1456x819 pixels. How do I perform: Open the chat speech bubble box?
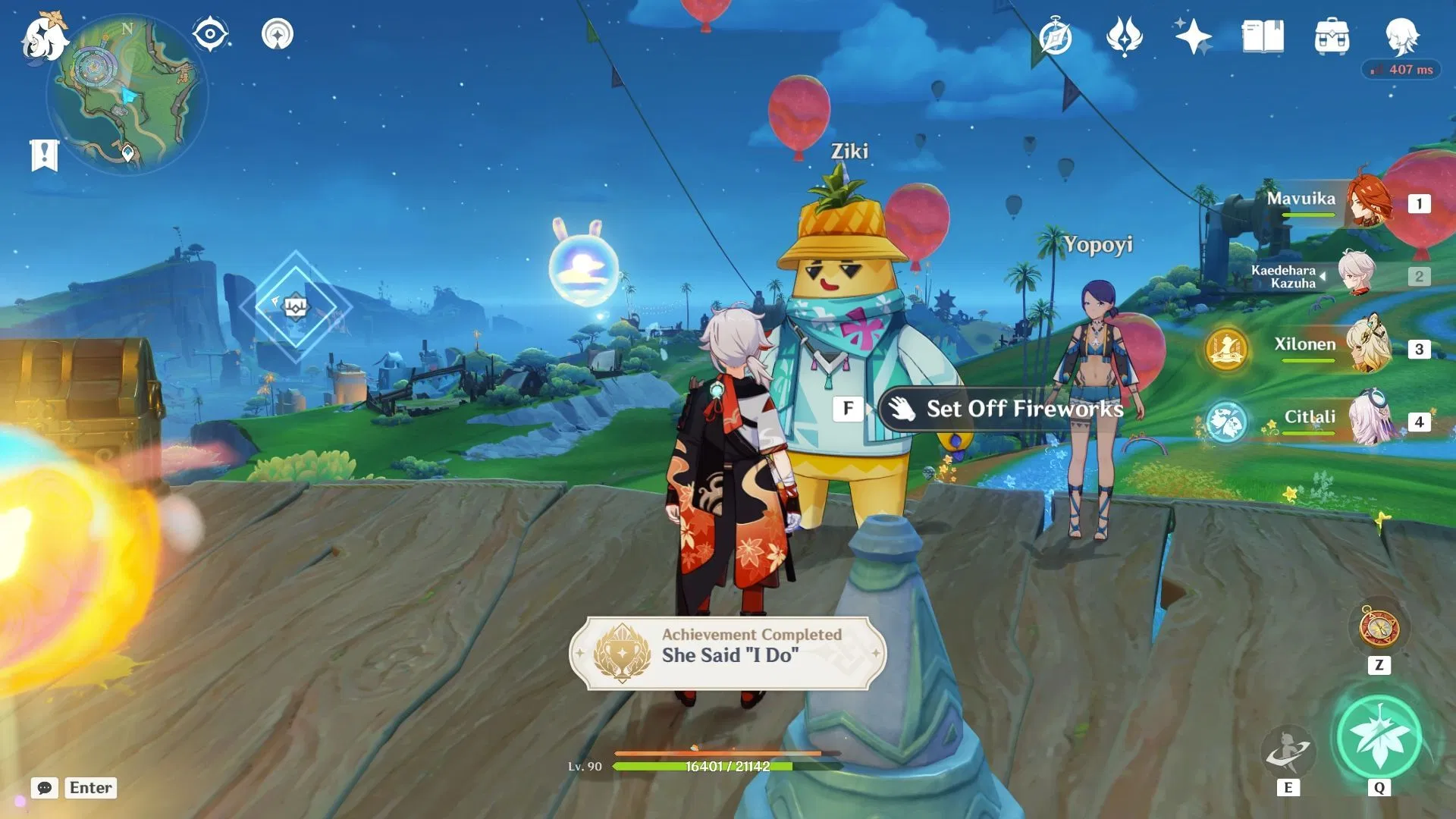[45, 788]
